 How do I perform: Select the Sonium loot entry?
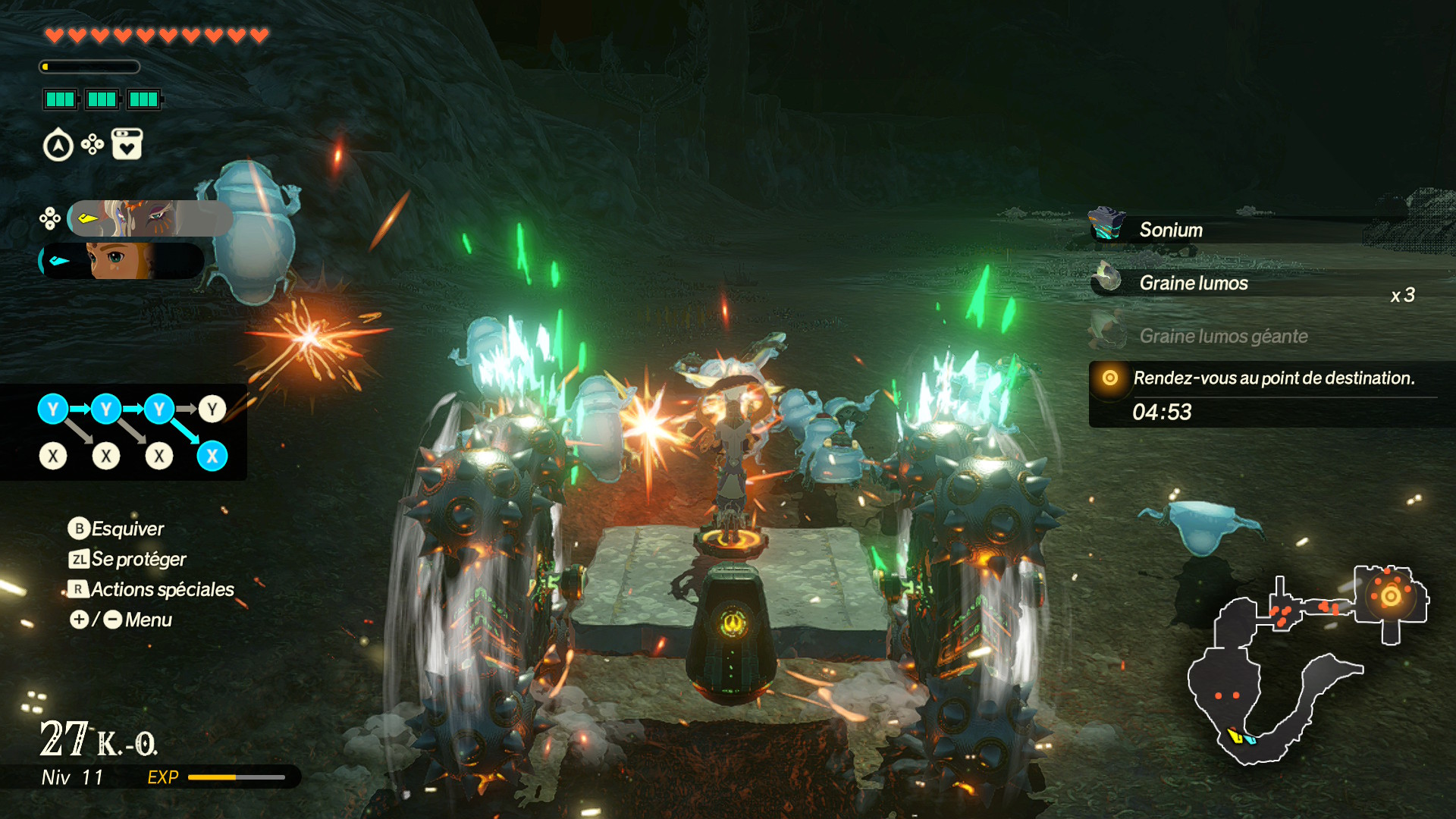coord(1171,230)
